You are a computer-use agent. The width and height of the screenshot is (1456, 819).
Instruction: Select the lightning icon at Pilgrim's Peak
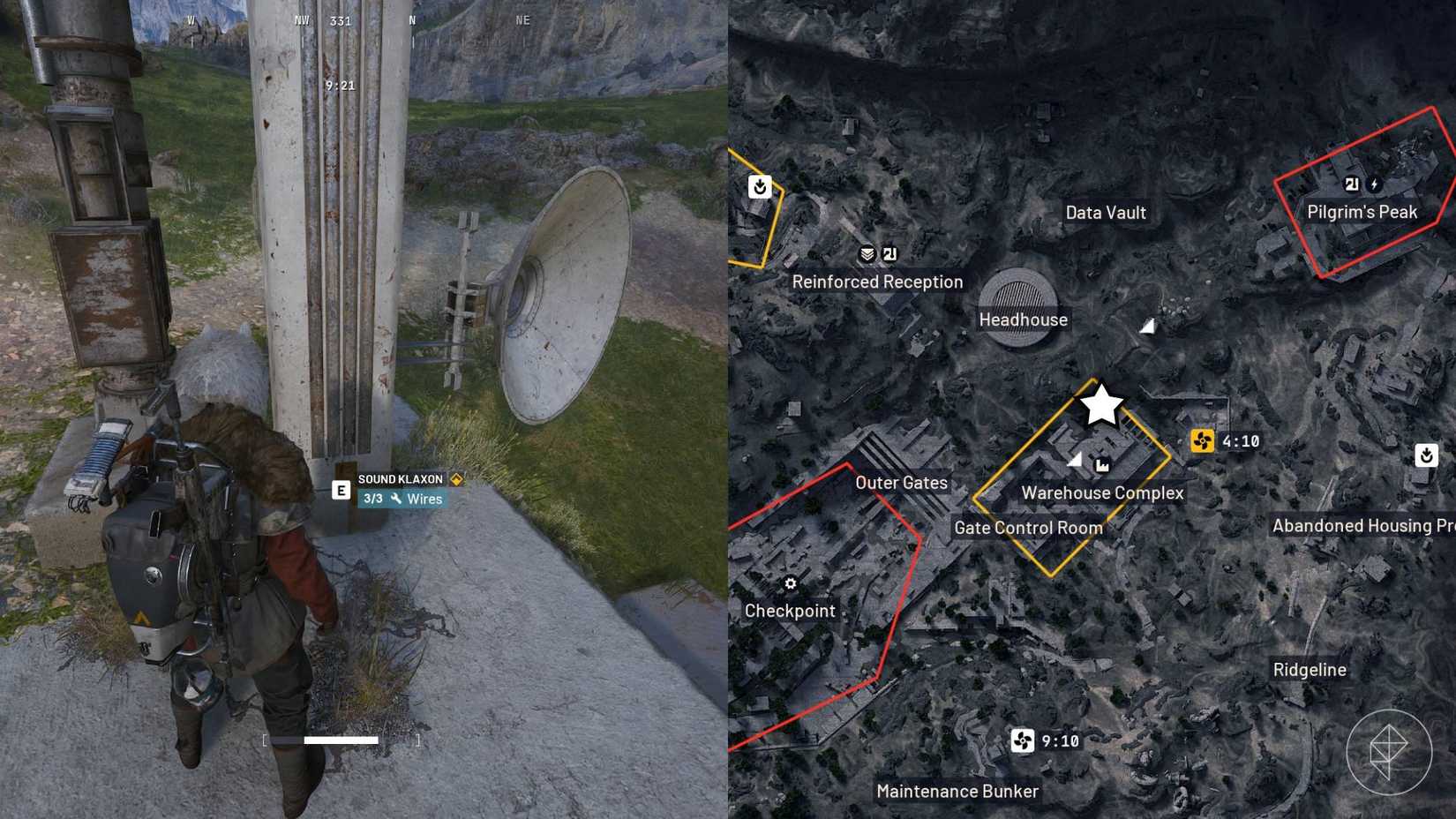pos(1374,182)
